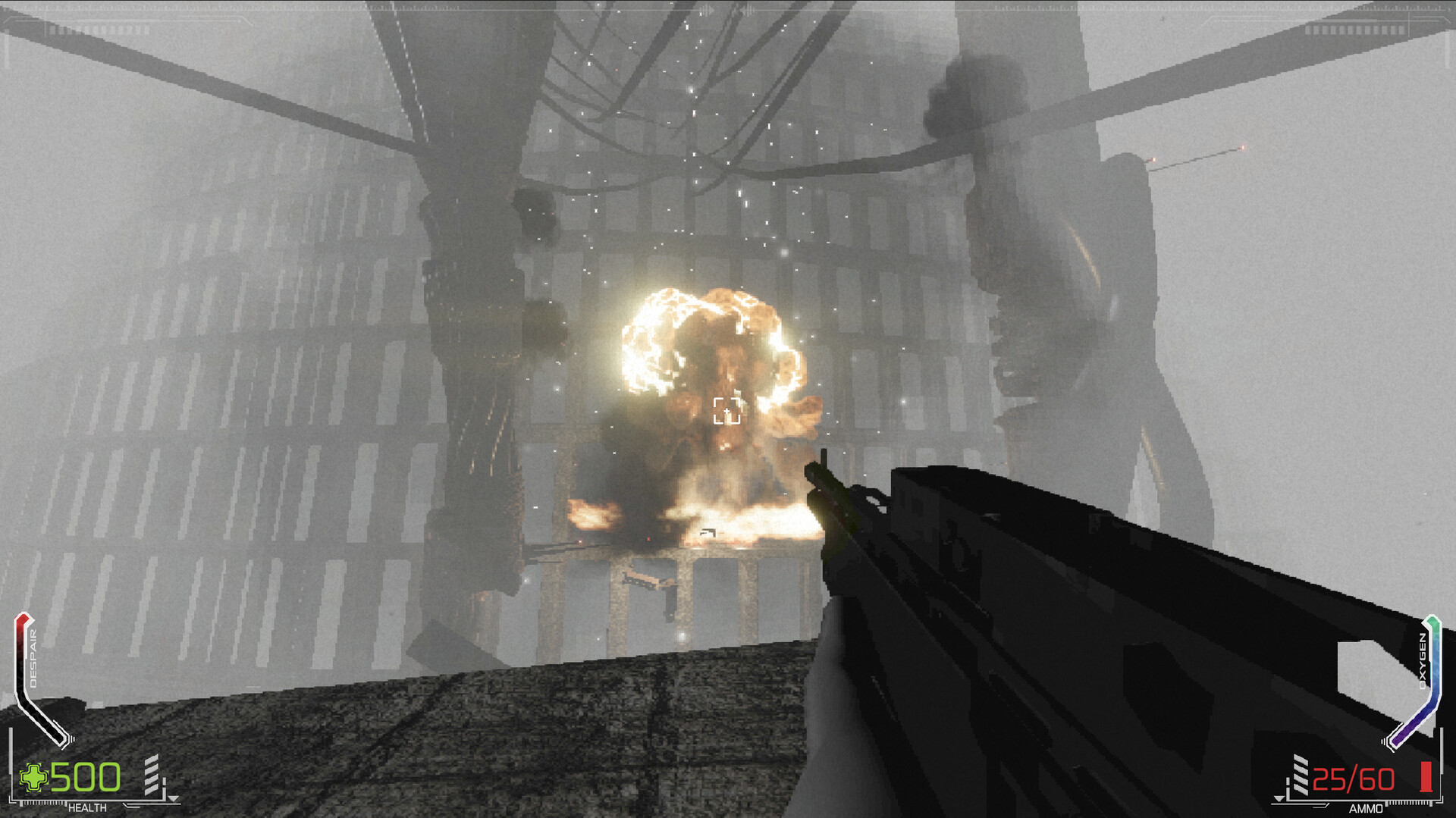Click the red magazine icon next to ammo count

(x=1426, y=776)
